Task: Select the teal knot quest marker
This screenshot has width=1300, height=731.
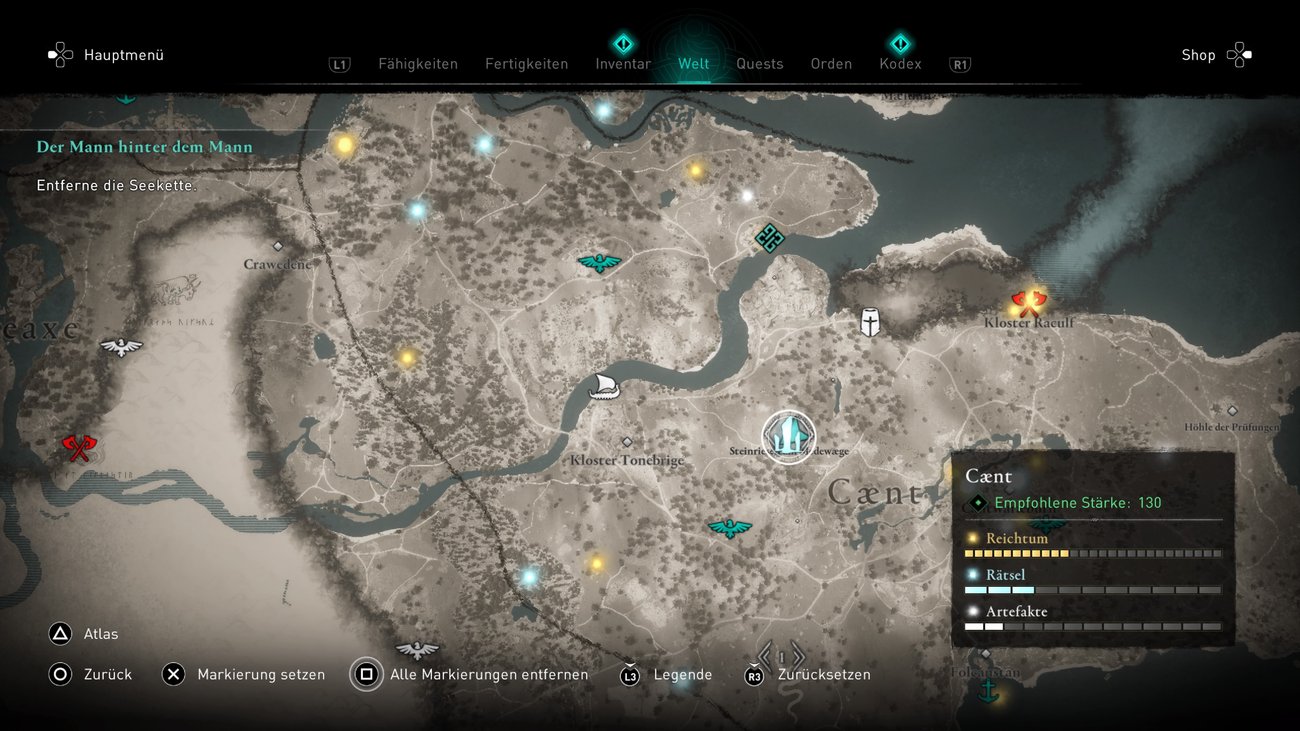Action: (769, 238)
